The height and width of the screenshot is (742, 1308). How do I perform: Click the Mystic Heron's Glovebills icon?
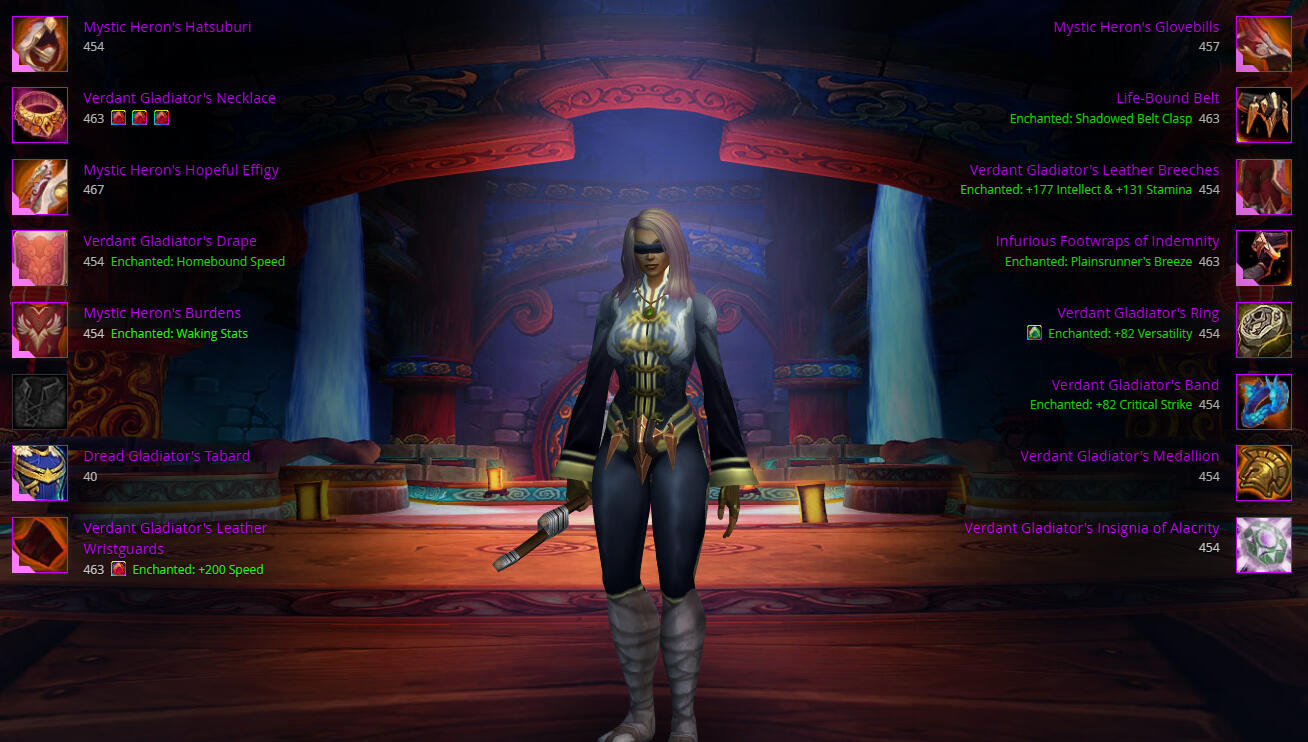tap(1264, 44)
